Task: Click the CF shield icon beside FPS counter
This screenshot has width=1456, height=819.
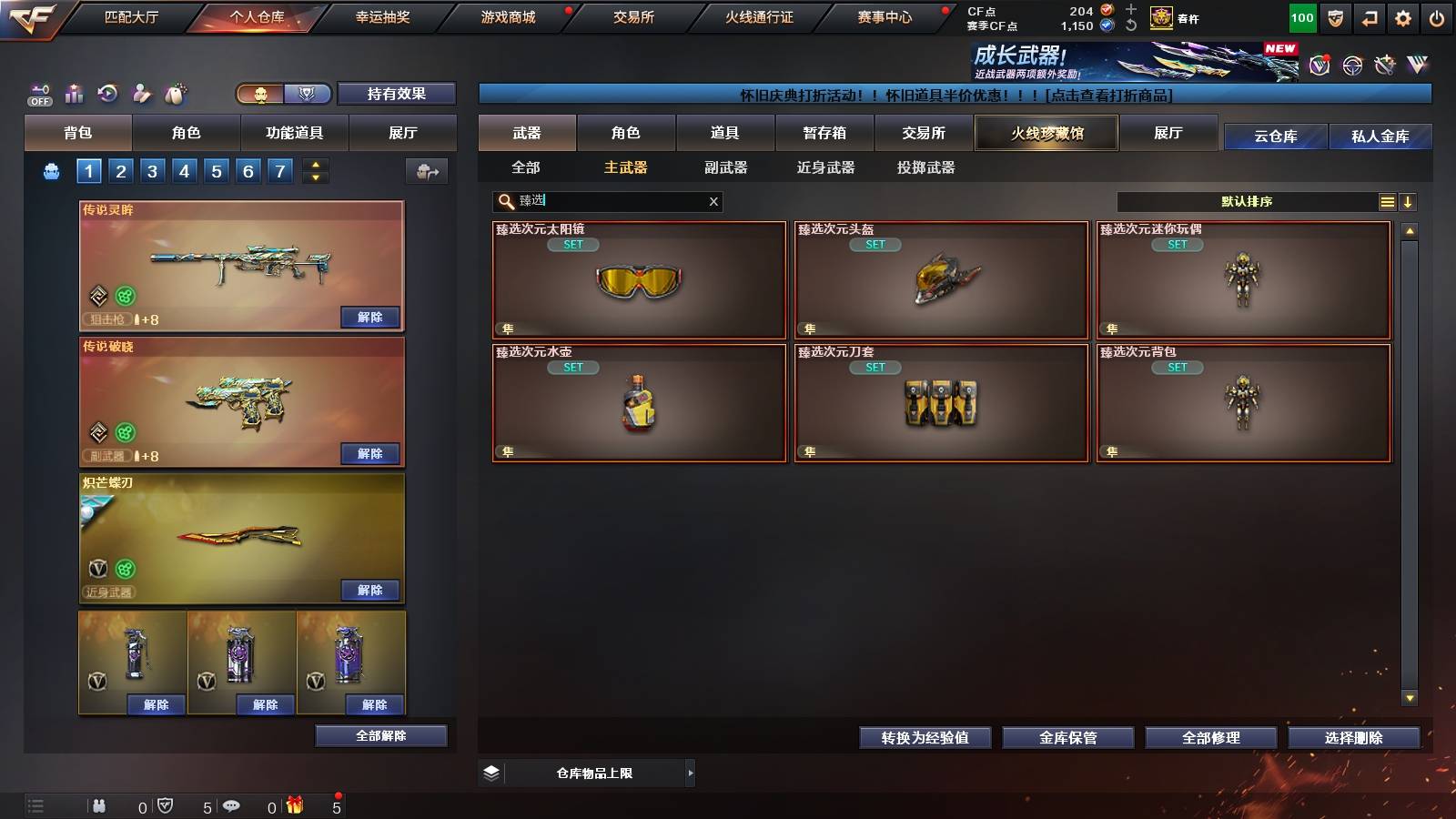Action: 1334,18
